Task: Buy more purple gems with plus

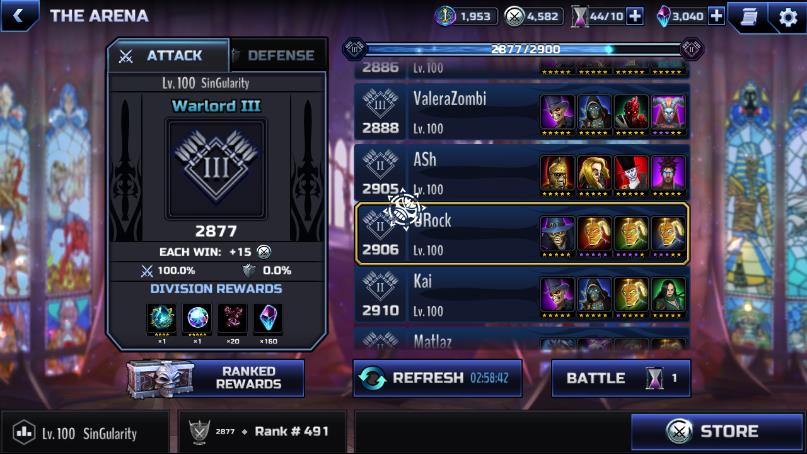Action: click(716, 16)
